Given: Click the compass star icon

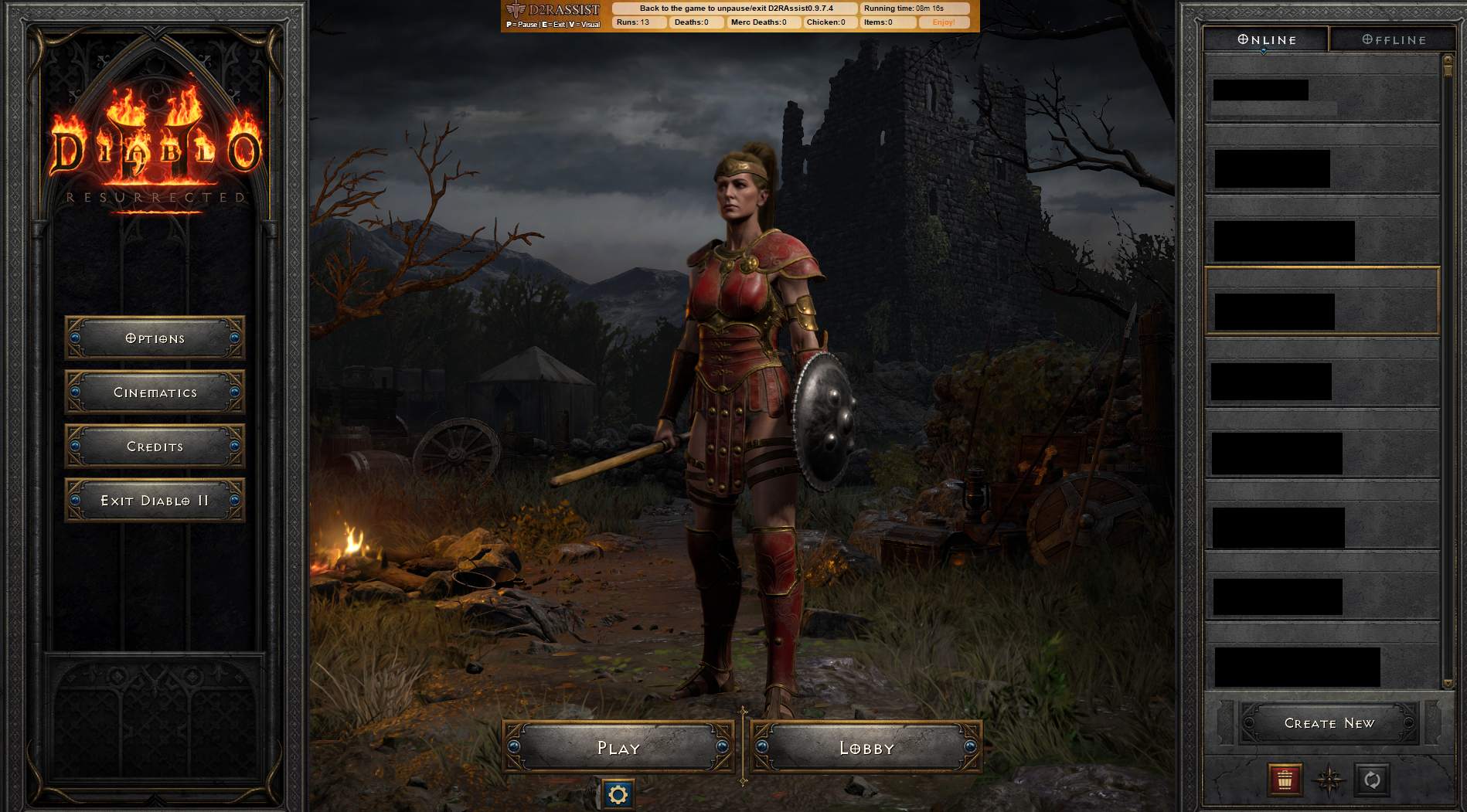Looking at the screenshot, I should pyautogui.click(x=1329, y=780).
